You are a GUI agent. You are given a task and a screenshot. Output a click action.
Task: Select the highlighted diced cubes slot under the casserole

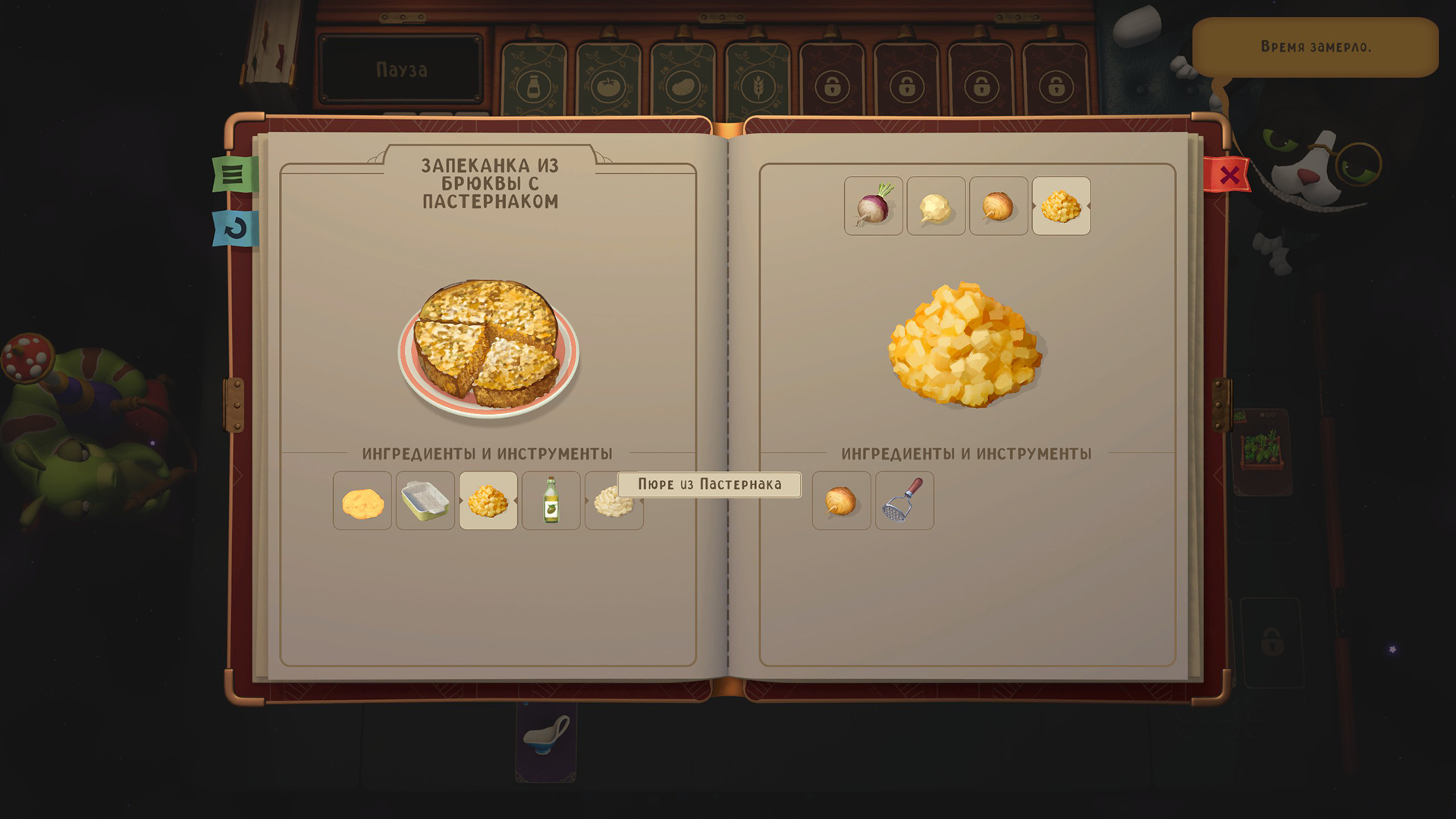[x=488, y=500]
